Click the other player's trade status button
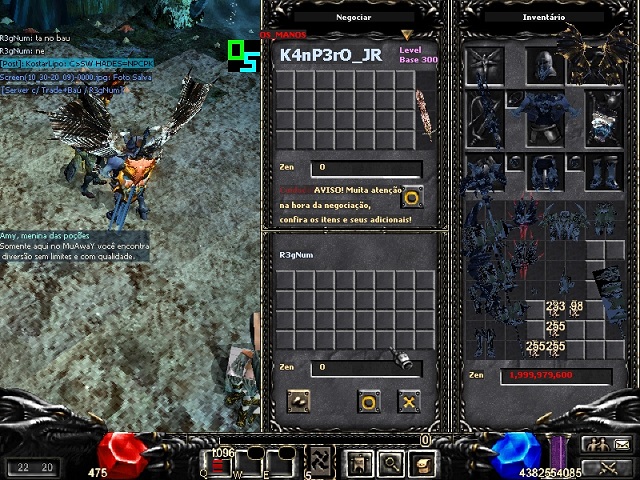The image size is (640, 480). point(411,197)
